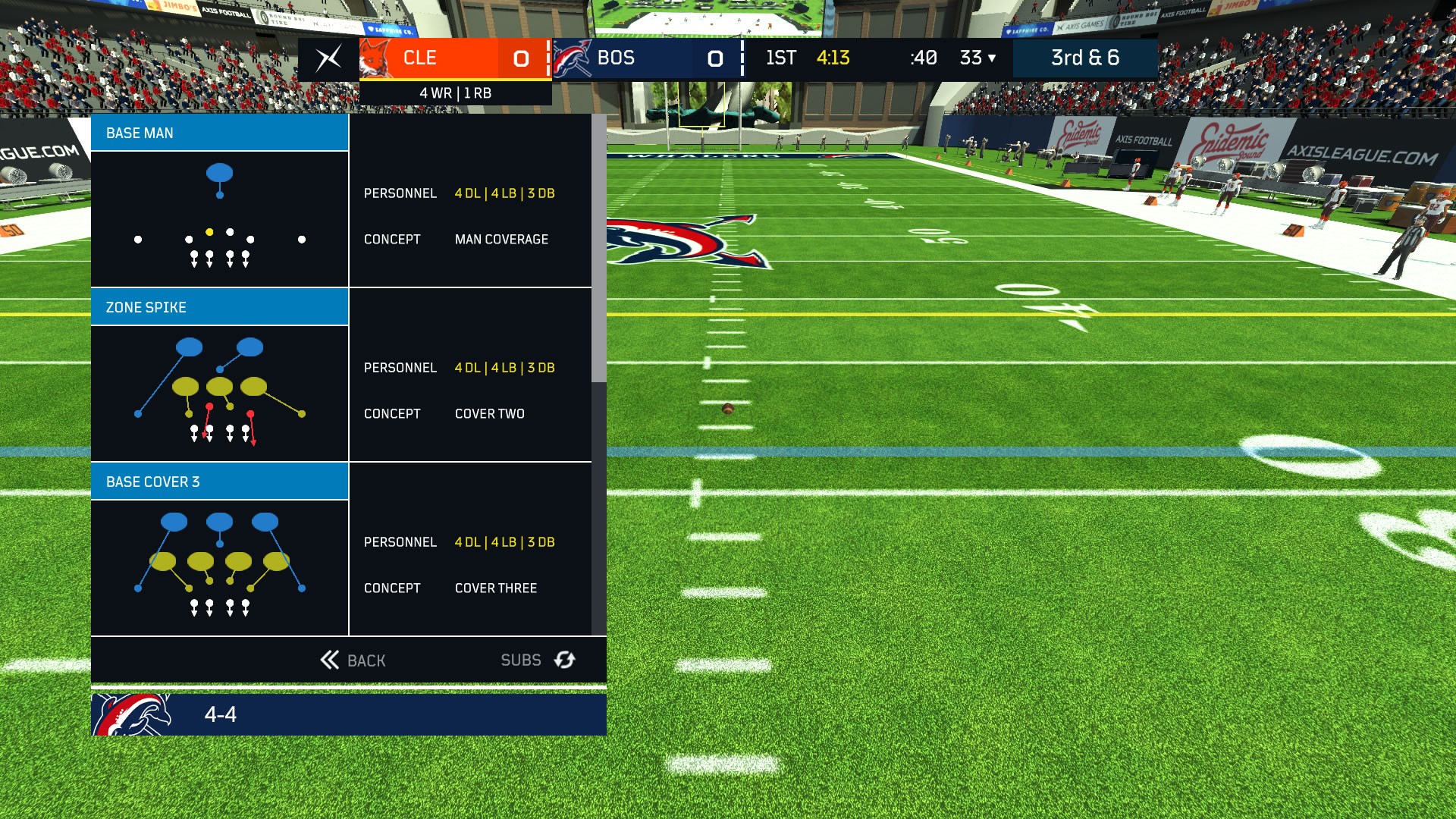
Task: Click the double-chevron back arrow icon
Action: [329, 660]
